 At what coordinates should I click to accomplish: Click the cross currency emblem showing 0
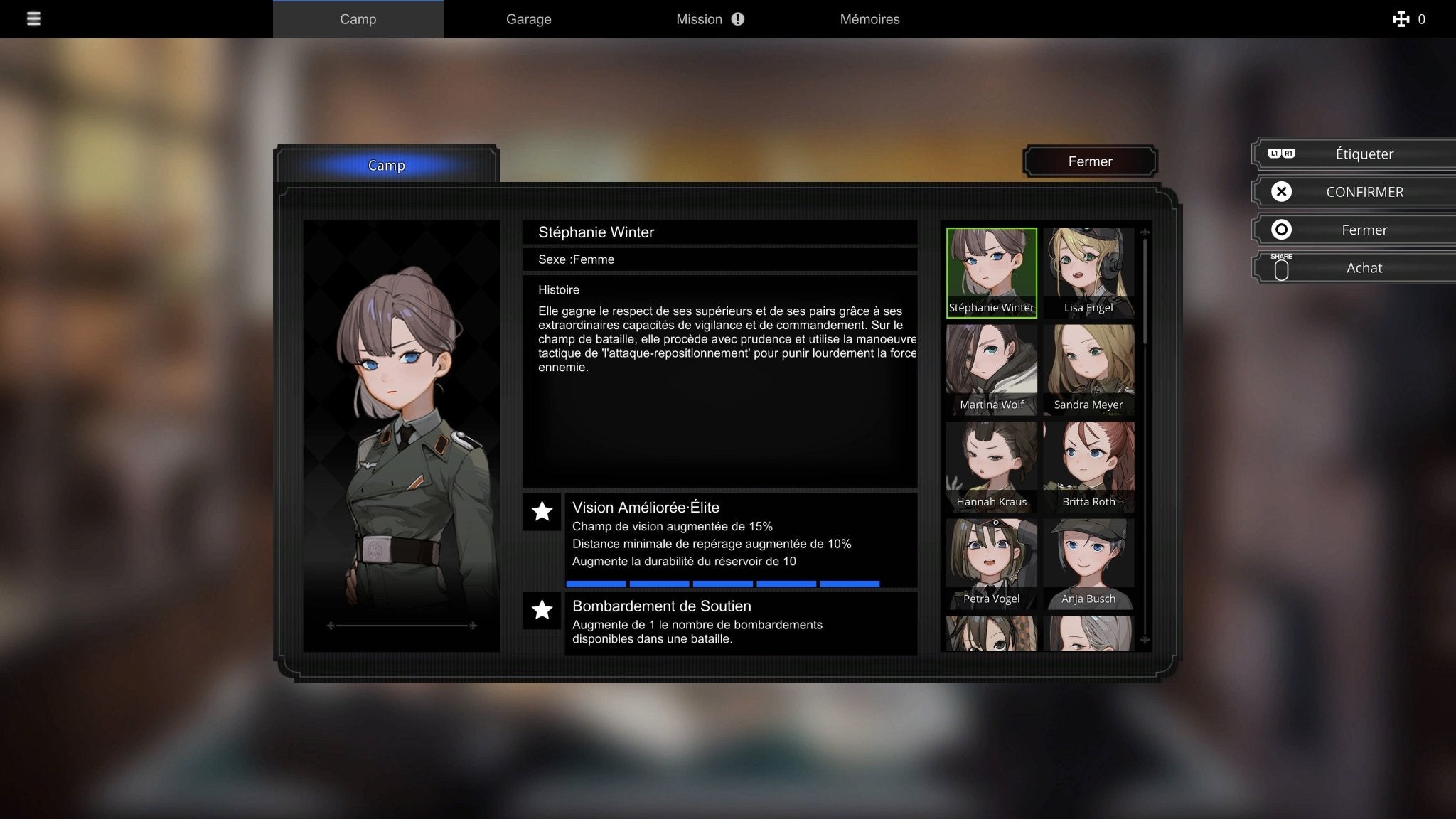pos(1400,19)
